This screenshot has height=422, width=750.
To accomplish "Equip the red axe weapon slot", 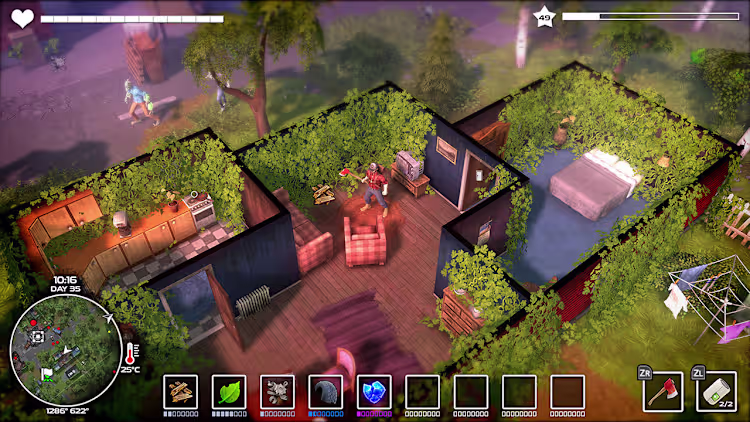I will point(663,391).
